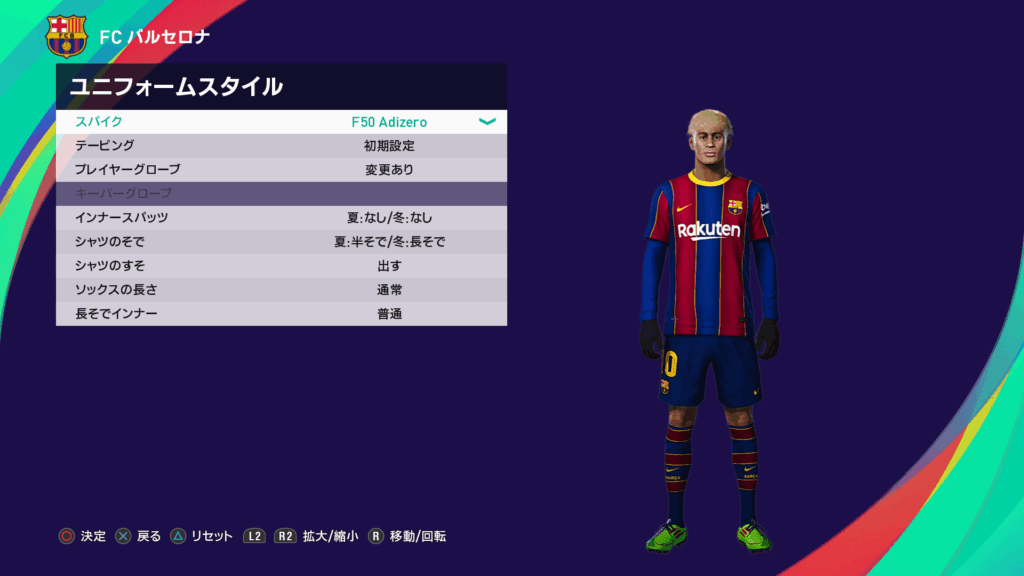Open the 長そでインナー undershirt setting
This screenshot has width=1024, height=576.
pyautogui.click(x=280, y=314)
